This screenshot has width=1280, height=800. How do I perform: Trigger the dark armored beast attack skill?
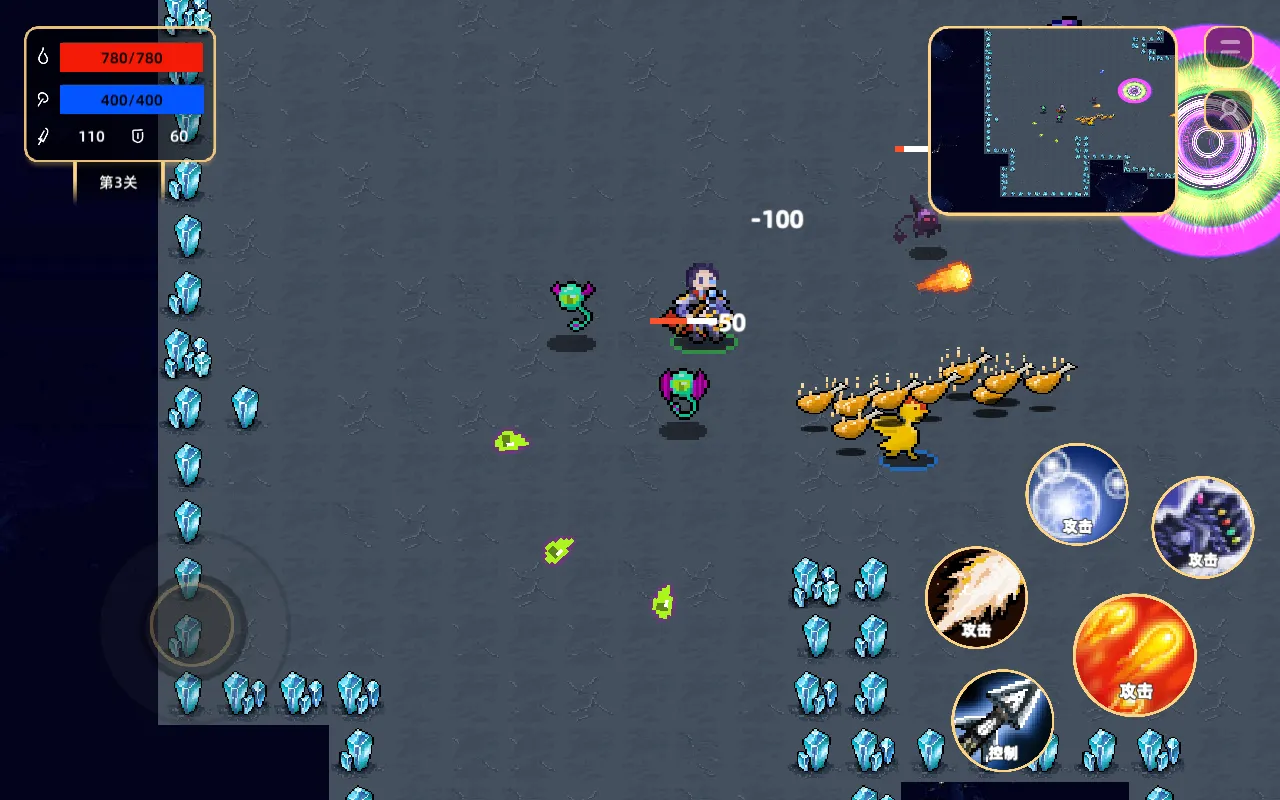tap(1202, 526)
